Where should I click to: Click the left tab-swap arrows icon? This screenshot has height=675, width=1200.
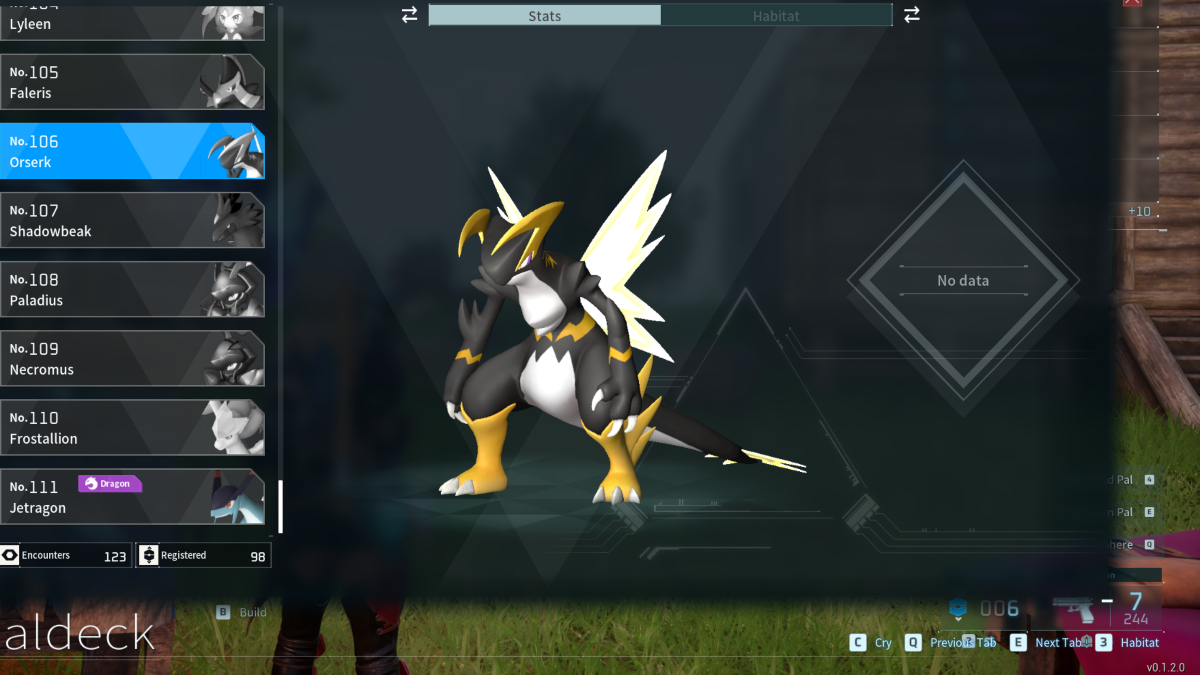[409, 15]
